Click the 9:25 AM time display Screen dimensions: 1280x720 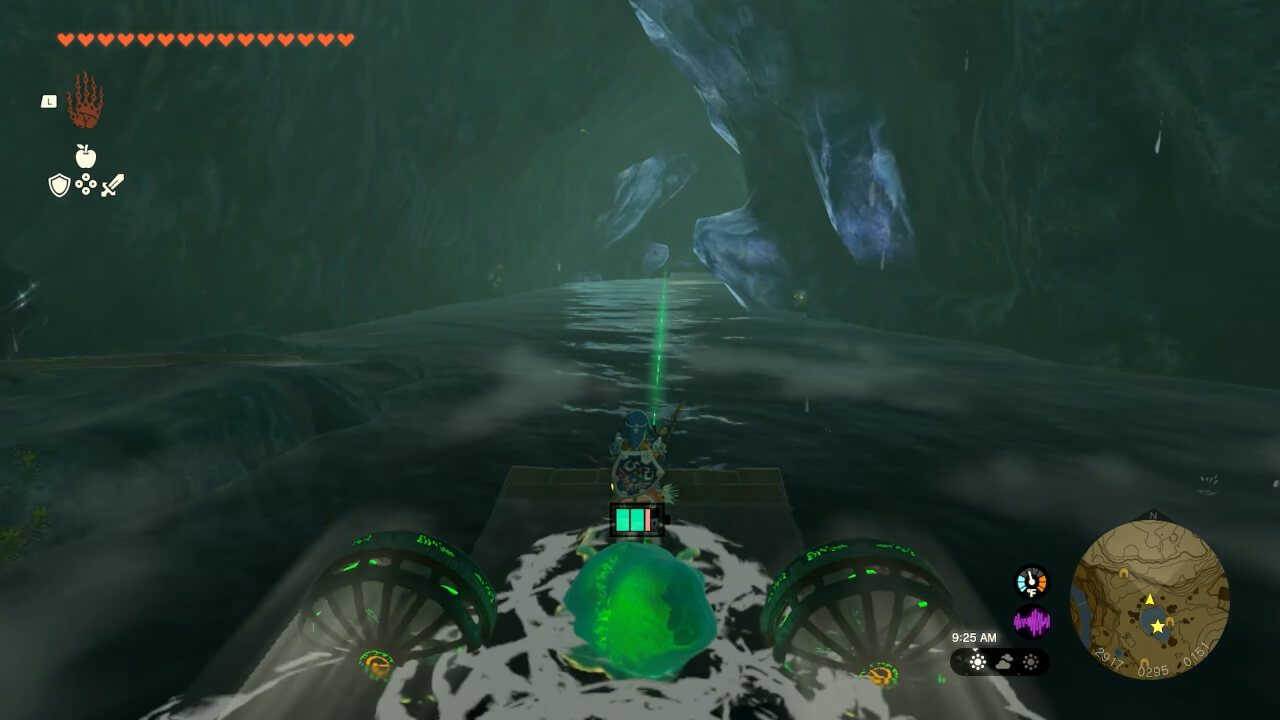pos(973,638)
